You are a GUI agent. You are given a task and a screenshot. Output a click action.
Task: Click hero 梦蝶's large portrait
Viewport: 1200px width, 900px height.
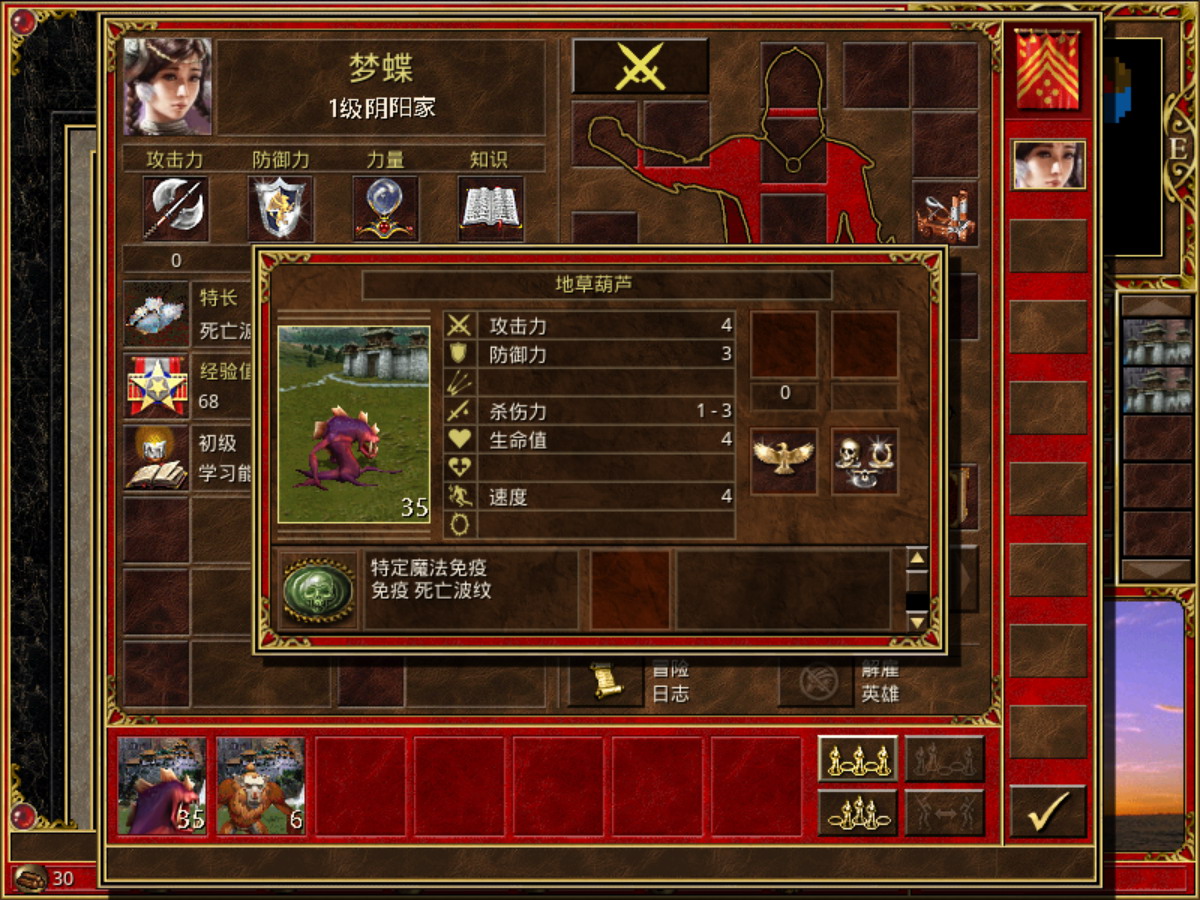click(168, 87)
